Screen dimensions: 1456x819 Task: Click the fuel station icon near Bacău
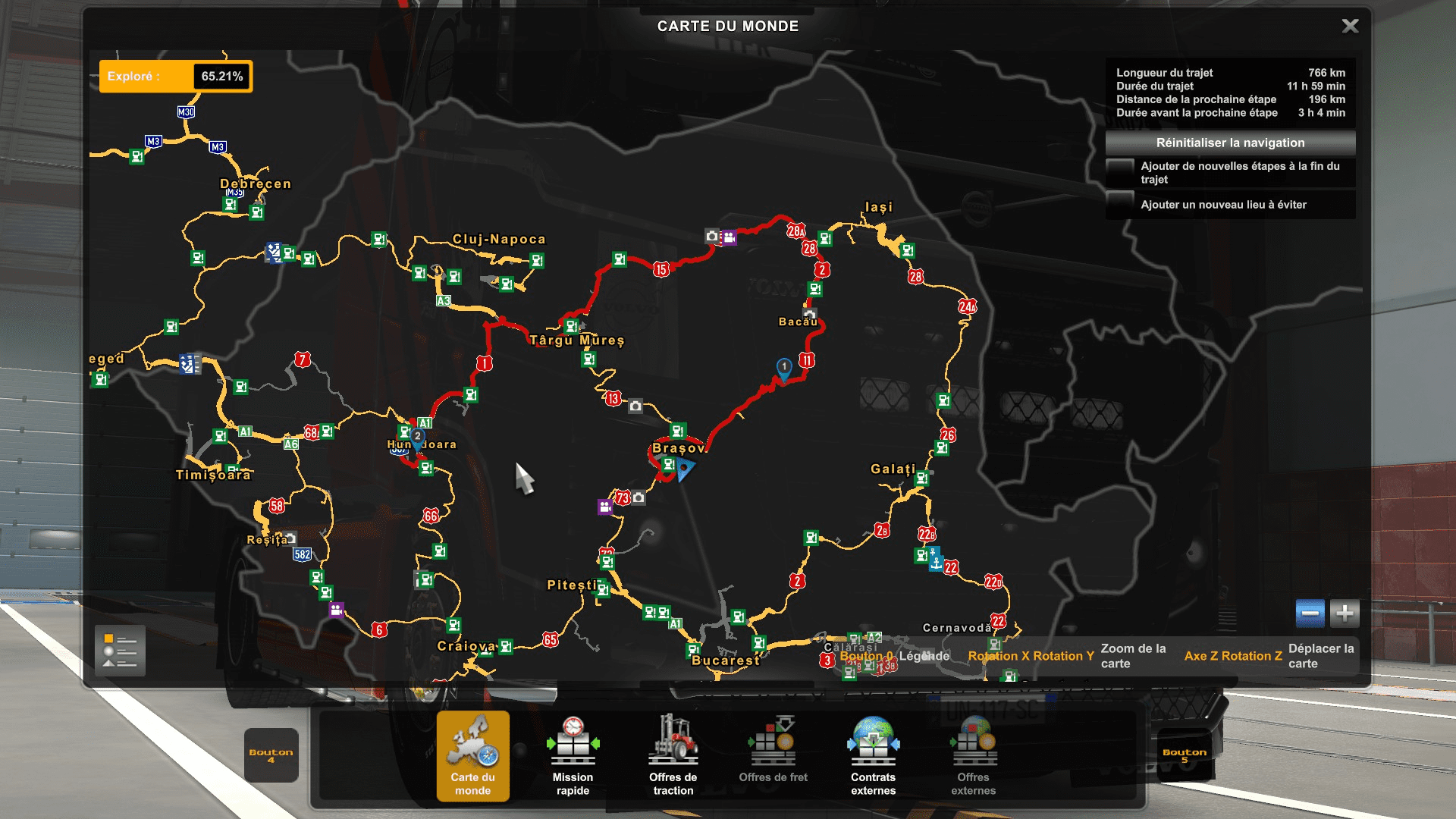coord(814,289)
